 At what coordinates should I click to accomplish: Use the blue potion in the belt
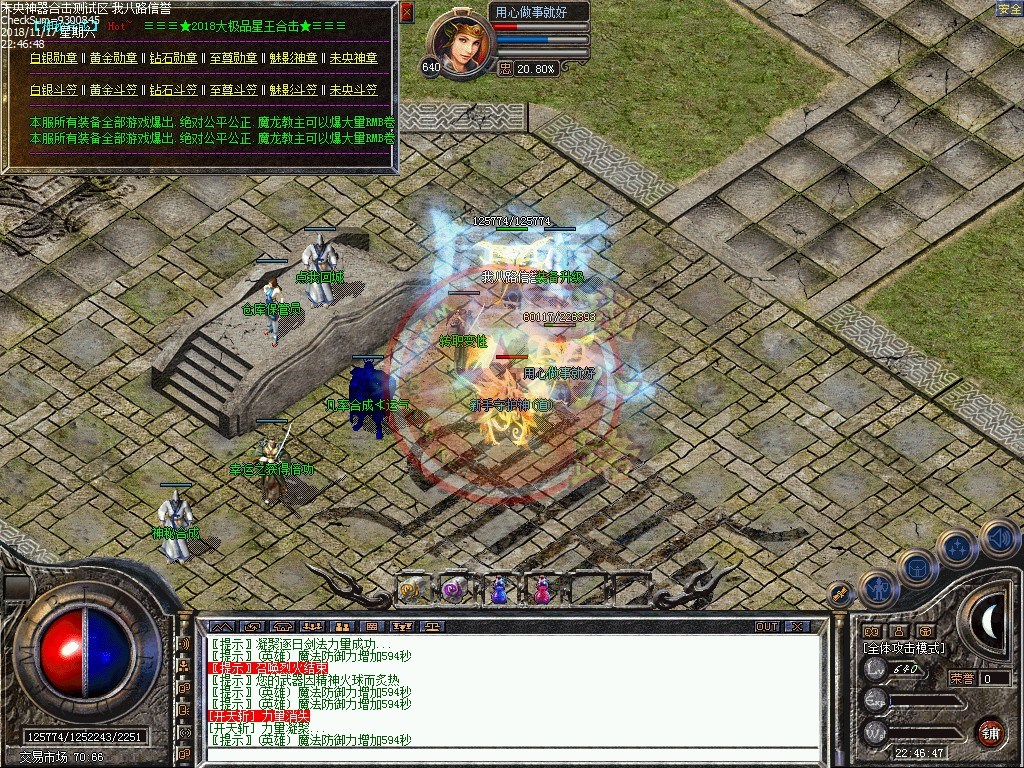click(498, 591)
